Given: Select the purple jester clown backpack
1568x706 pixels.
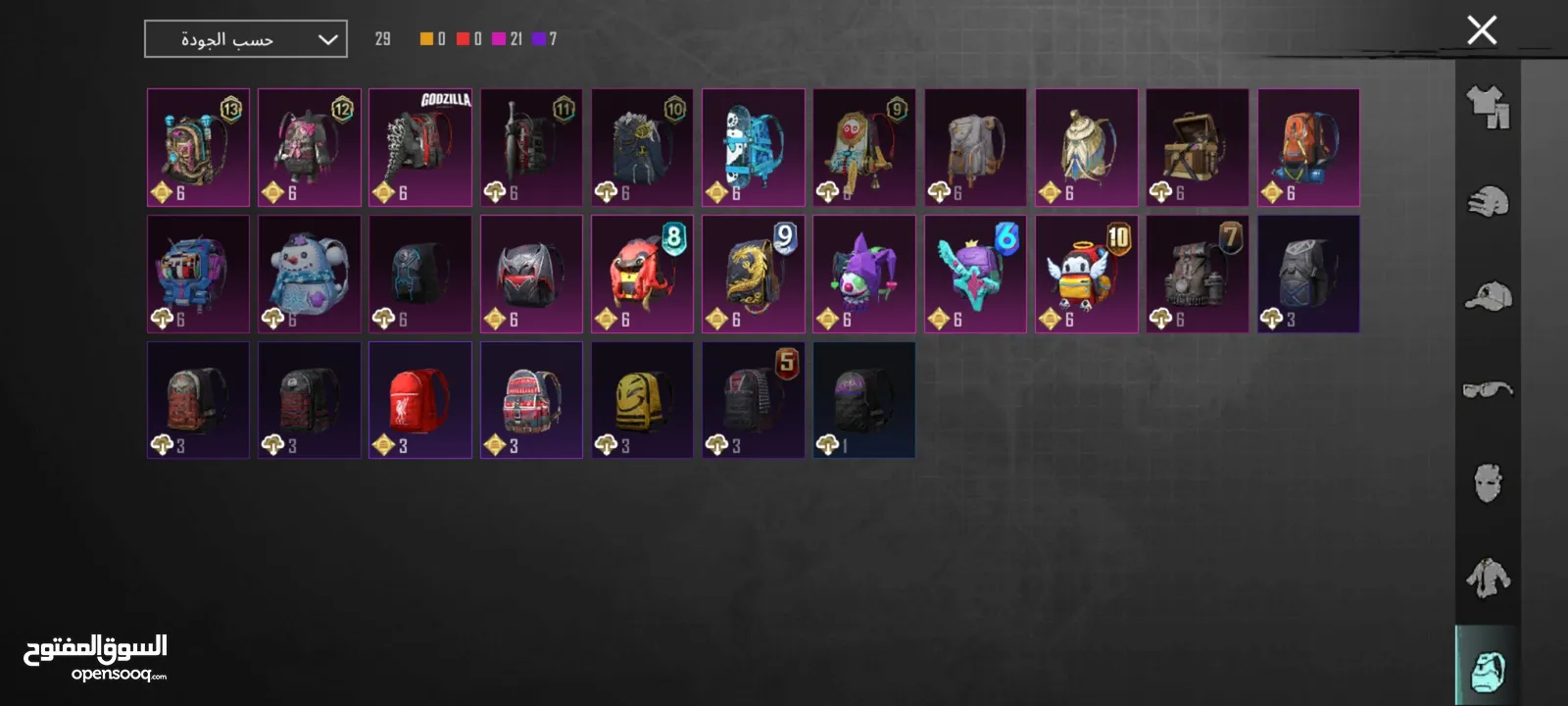Looking at the screenshot, I should 863,274.
